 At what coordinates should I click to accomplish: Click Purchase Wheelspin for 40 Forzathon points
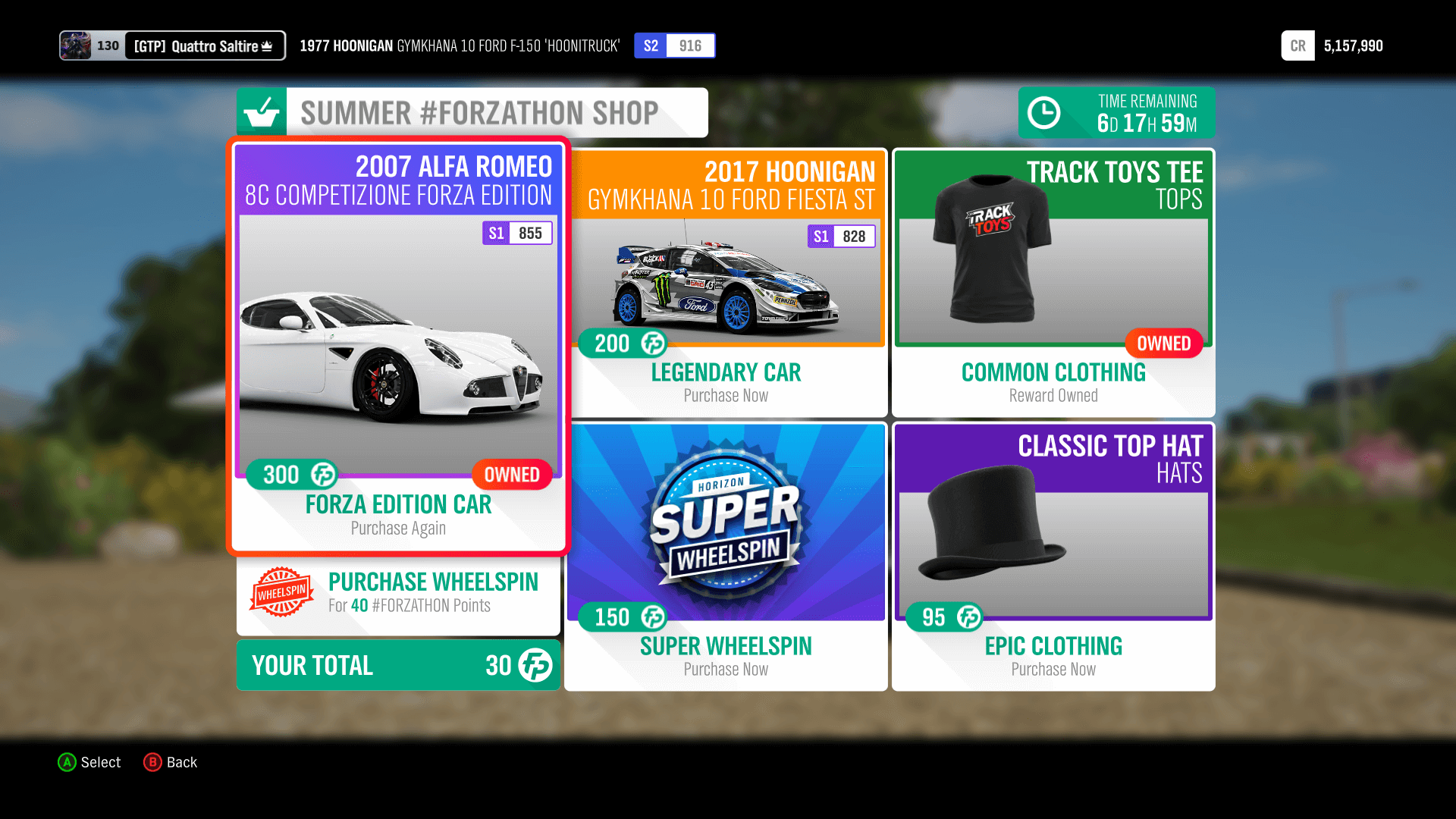pos(433,591)
